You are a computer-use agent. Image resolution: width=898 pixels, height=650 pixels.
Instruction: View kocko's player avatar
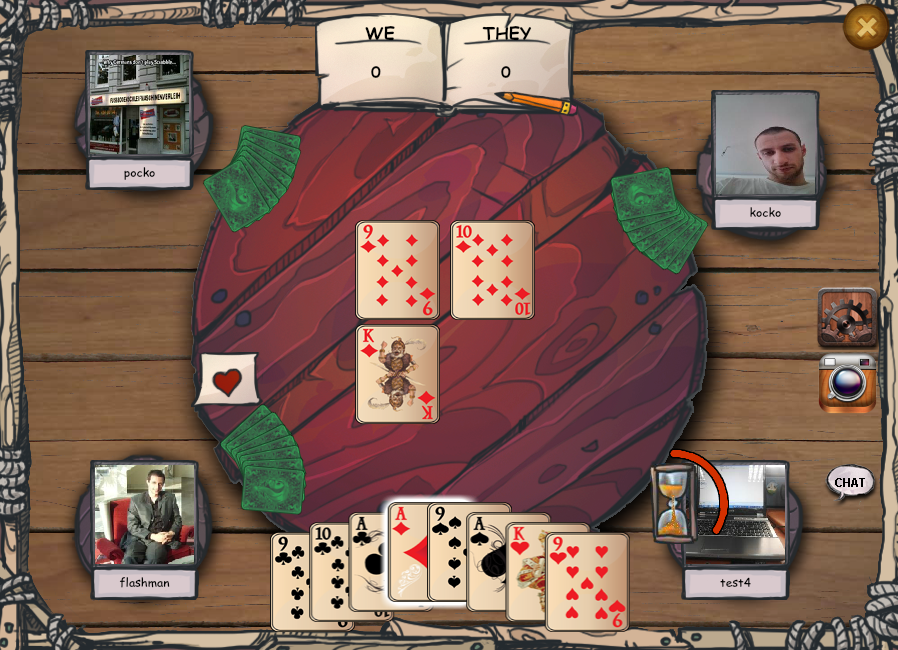click(765, 146)
